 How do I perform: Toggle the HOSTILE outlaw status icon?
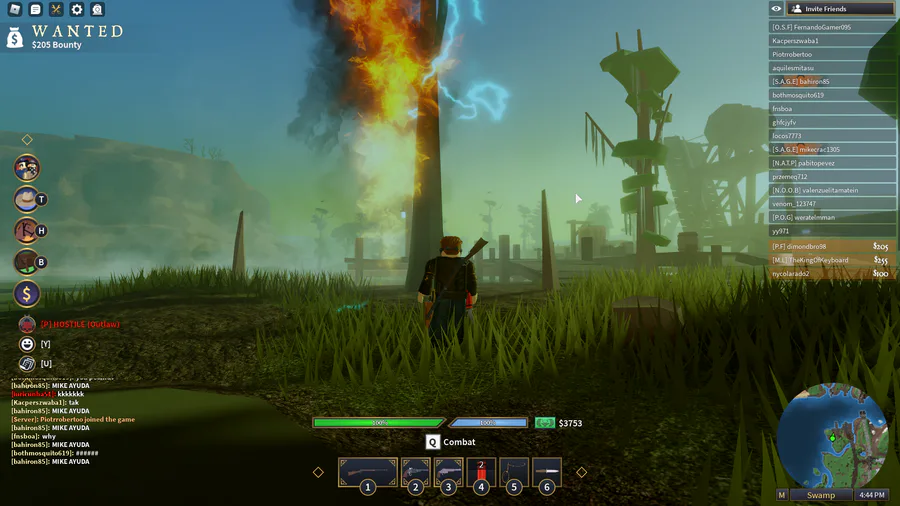click(27, 324)
